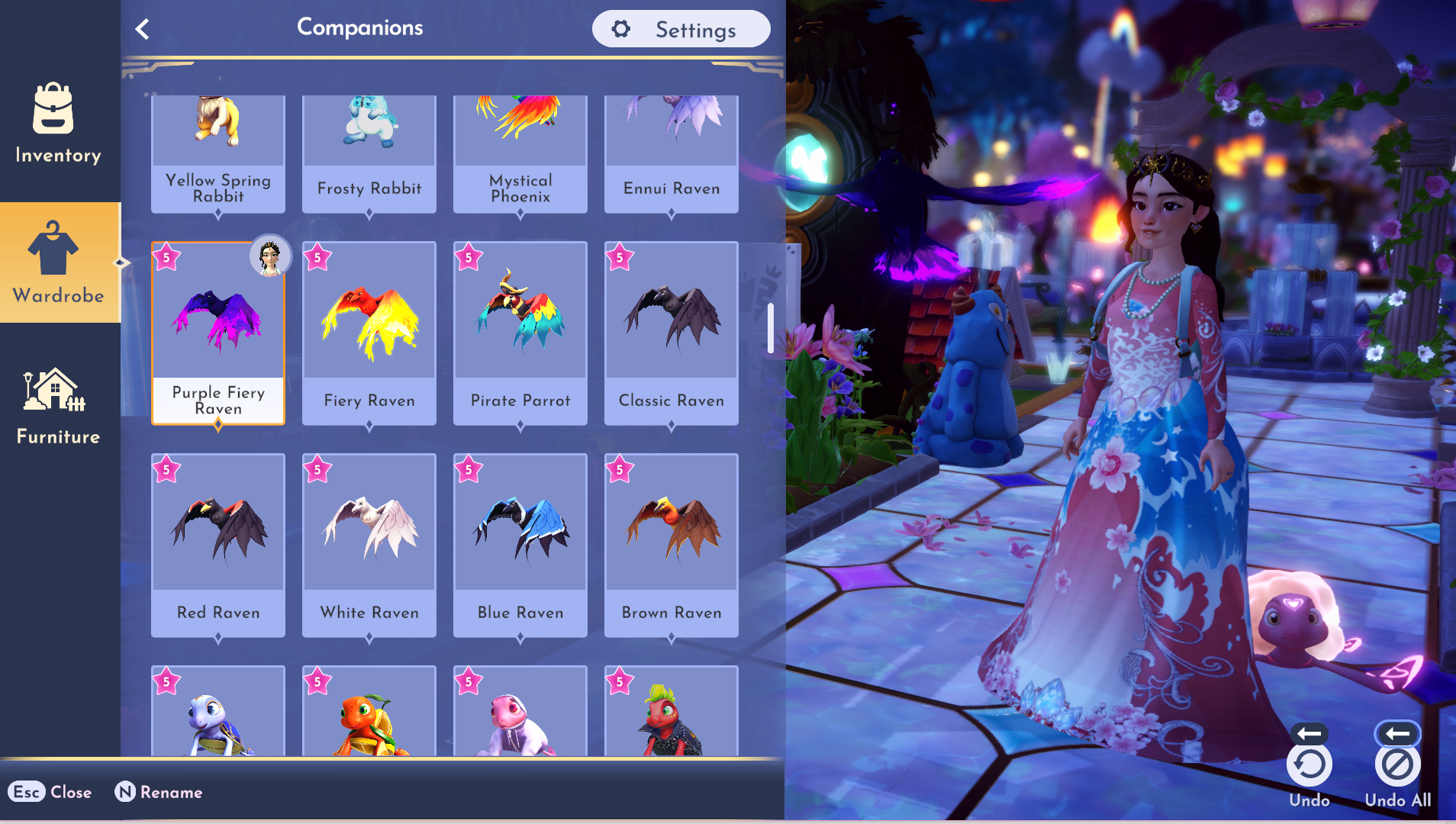Select the Pirate Parrot companion
1456x824 pixels.
(x=520, y=333)
